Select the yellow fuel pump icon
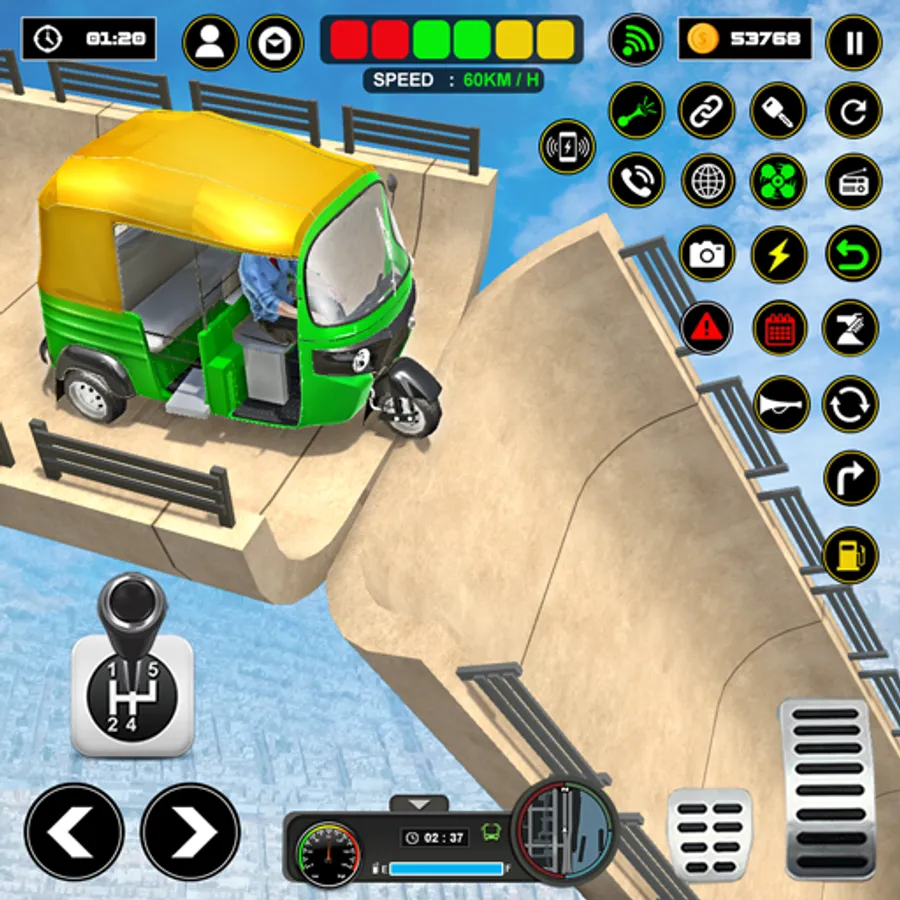The image size is (900, 900). (851, 554)
